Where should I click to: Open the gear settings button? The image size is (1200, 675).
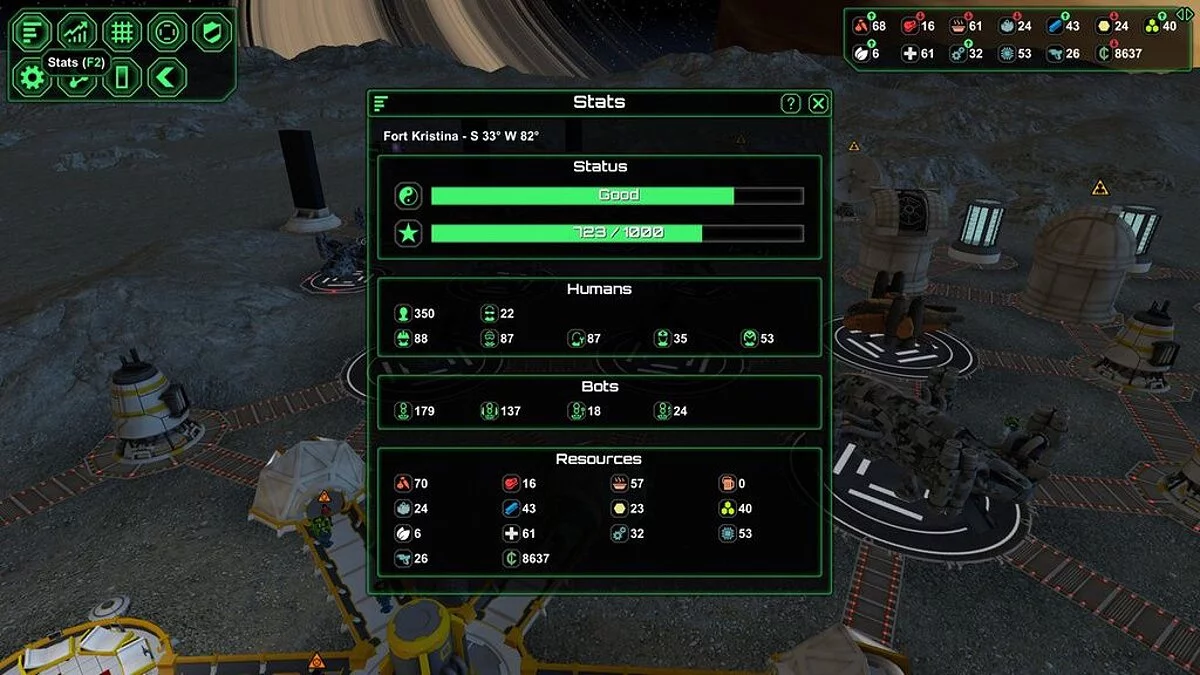click(x=32, y=77)
